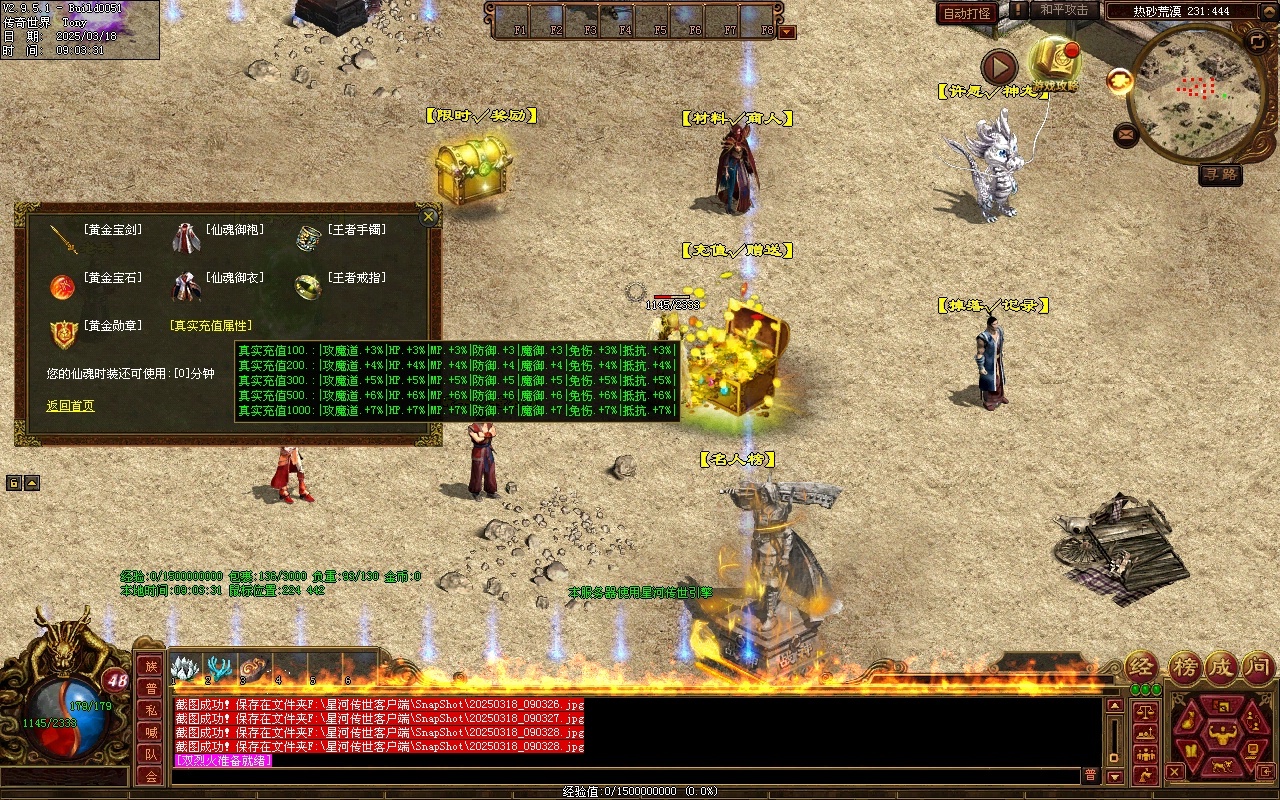This screenshot has width=1280, height=800.
Task: Open the 榜 rankings button
Action: (1184, 666)
